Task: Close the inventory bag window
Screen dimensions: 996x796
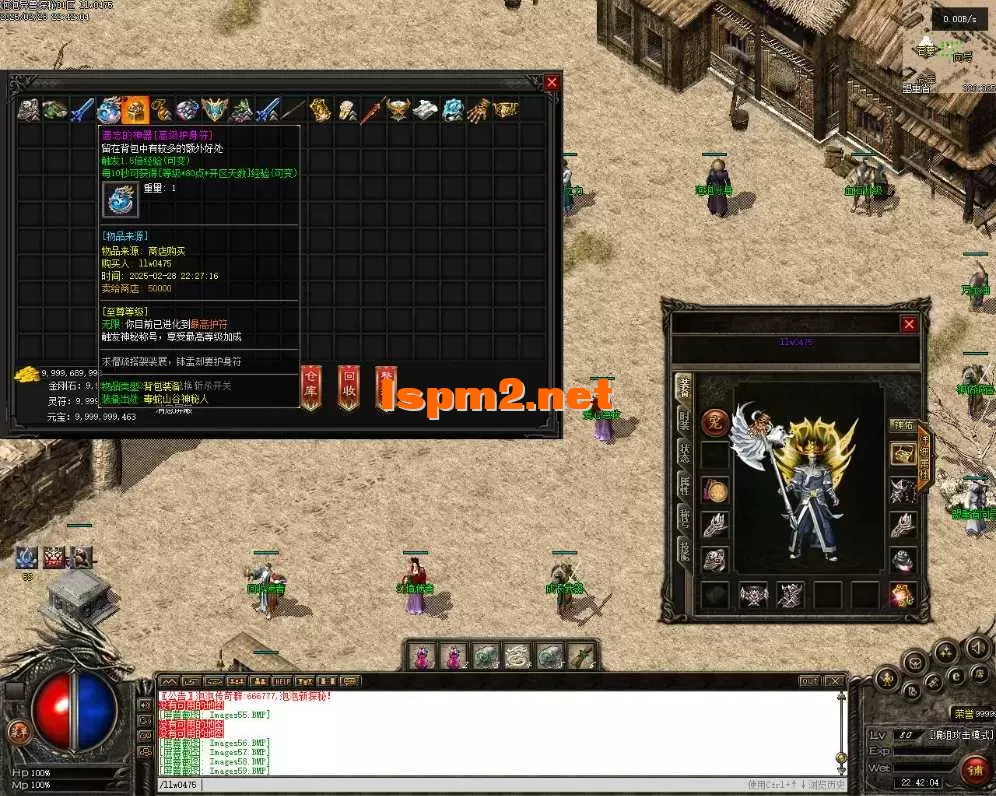Action: tap(551, 83)
